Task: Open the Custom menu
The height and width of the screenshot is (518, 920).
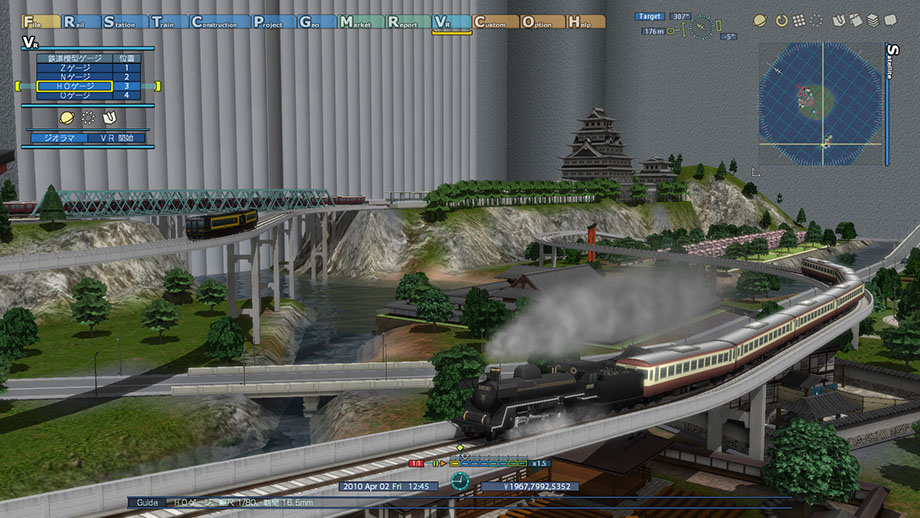Action: (x=492, y=21)
